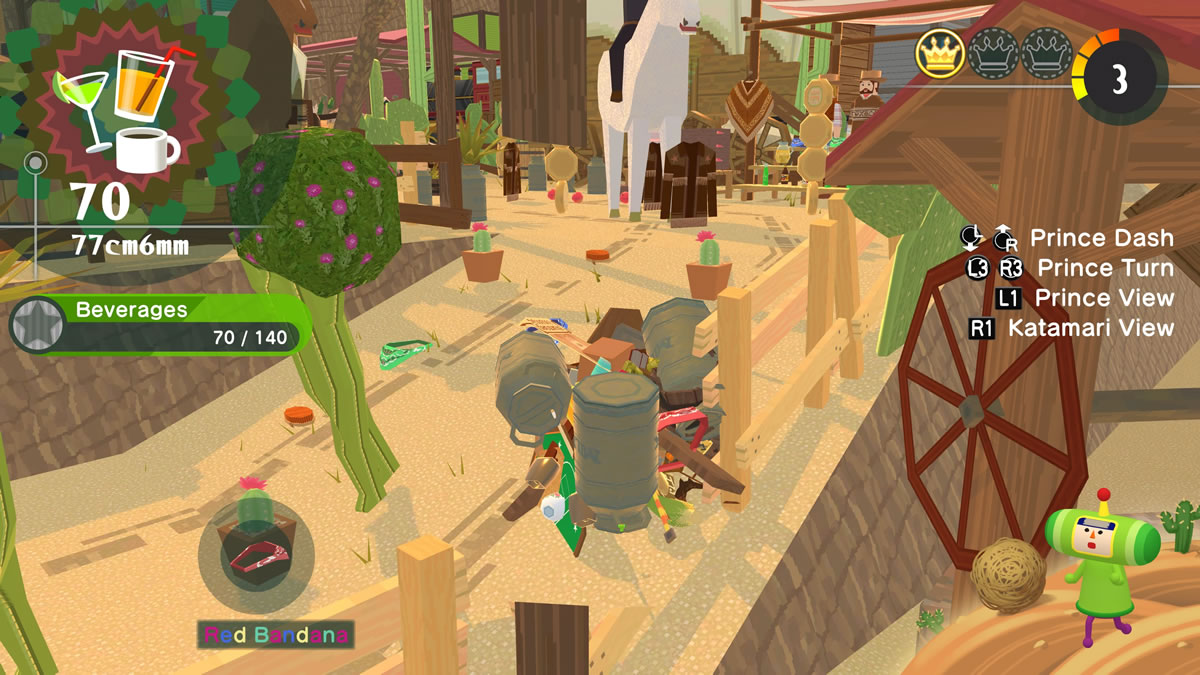Screen dimensions: 1200x675
Task: Select the Beverages objective tracker bar
Action: 162,324
